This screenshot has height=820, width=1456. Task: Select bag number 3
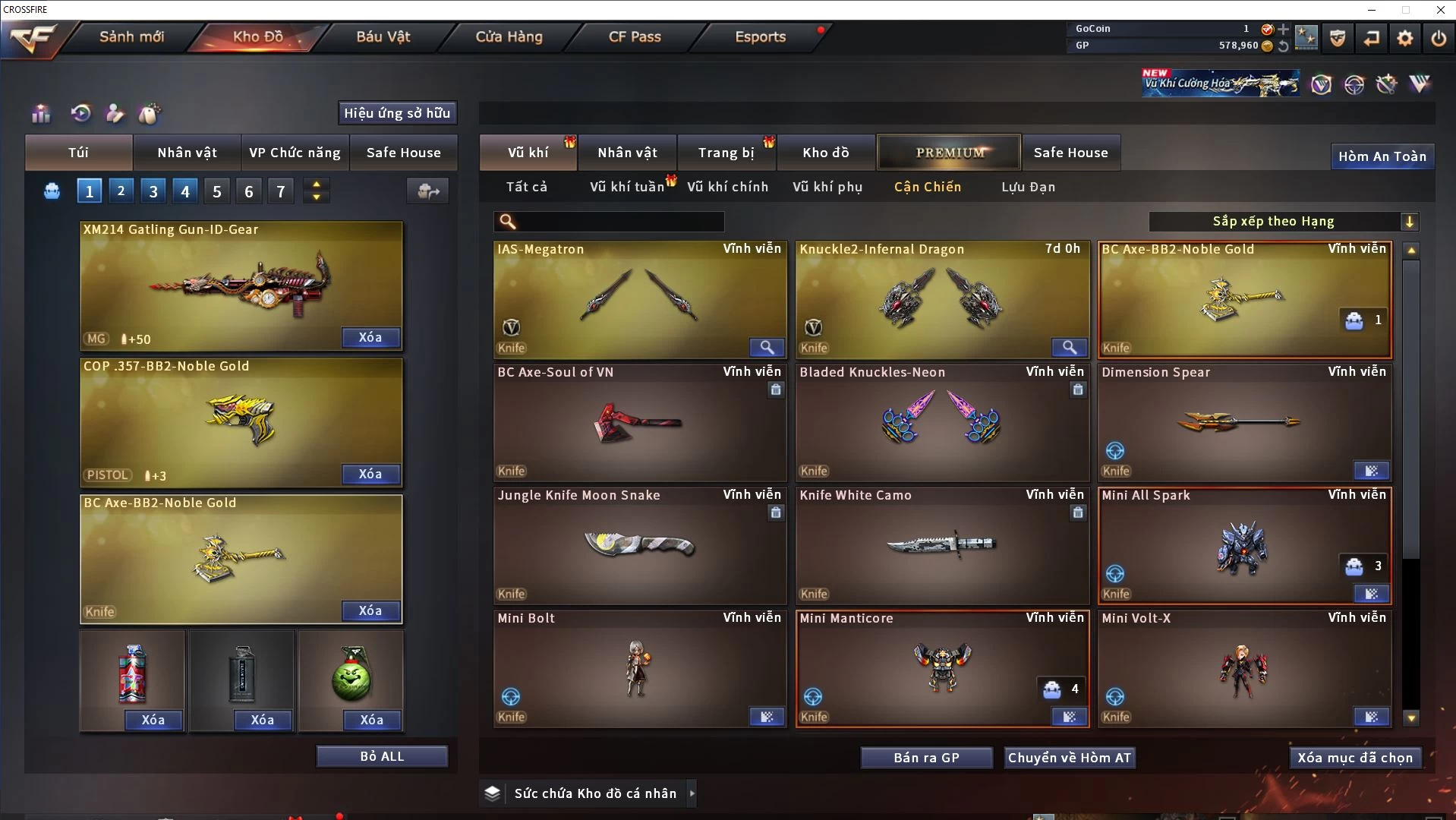tap(153, 191)
